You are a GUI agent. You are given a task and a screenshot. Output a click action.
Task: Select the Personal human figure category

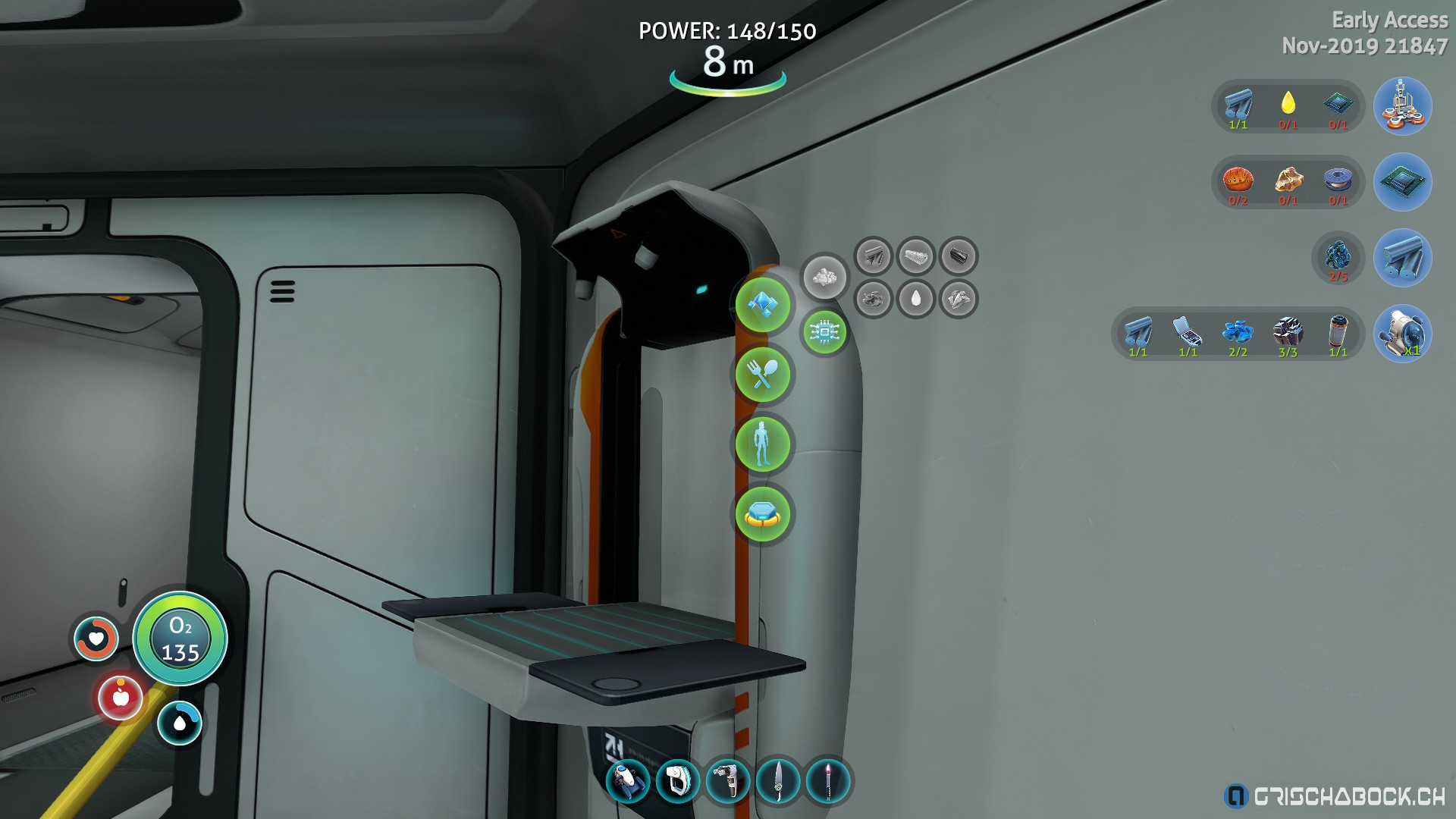click(x=763, y=444)
